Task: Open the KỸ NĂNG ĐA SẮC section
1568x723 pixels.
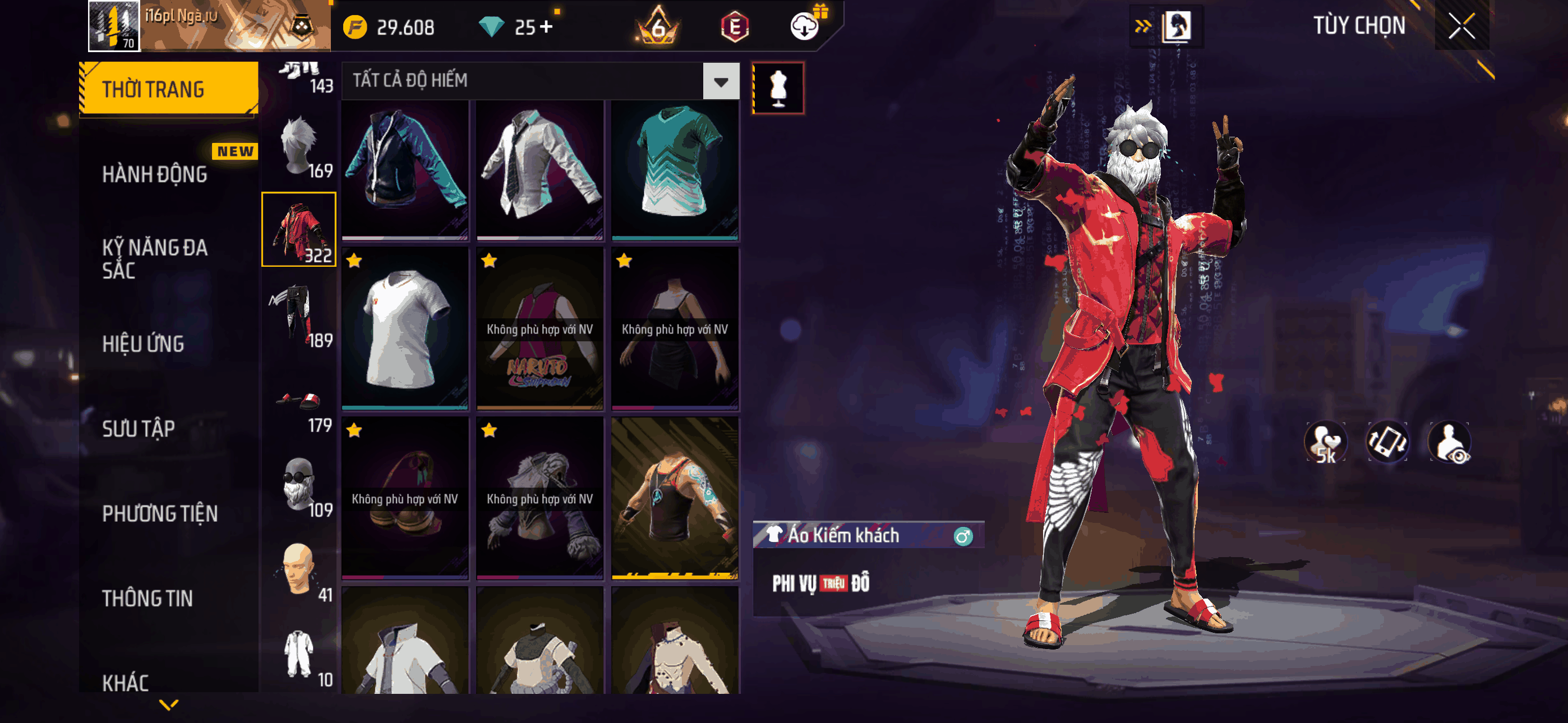Action: pos(155,258)
